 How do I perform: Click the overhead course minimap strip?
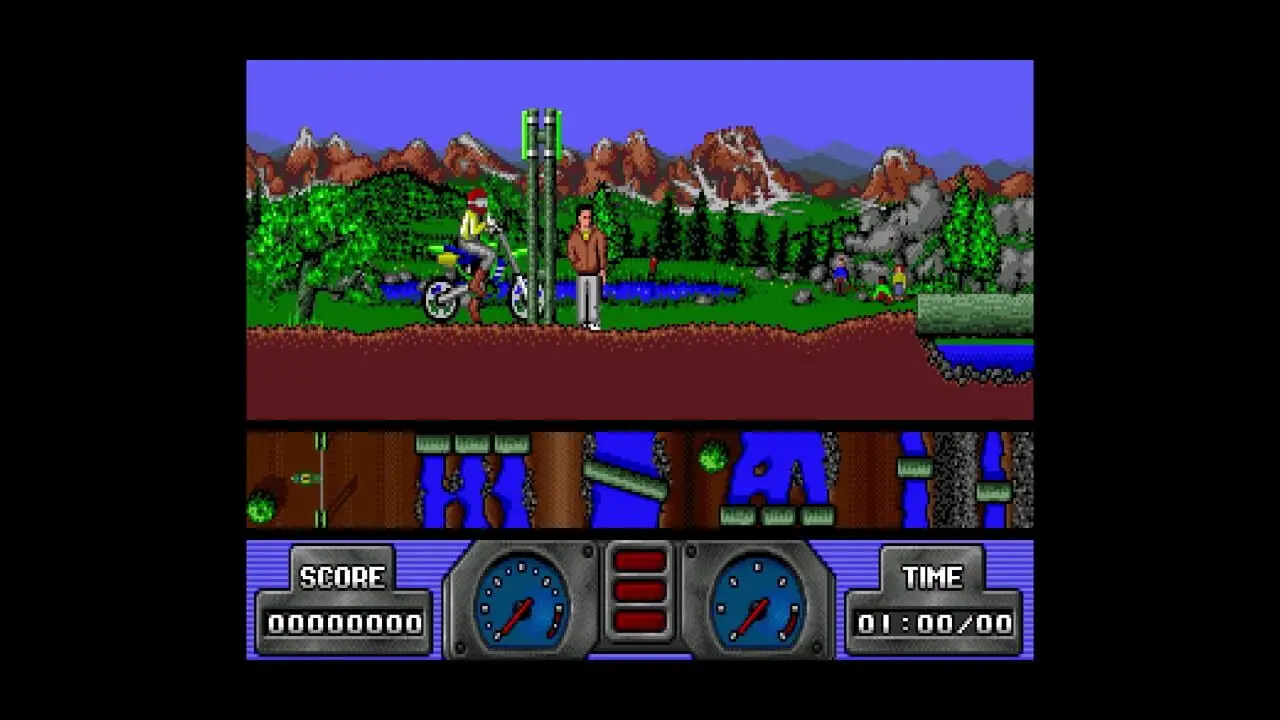coord(639,480)
